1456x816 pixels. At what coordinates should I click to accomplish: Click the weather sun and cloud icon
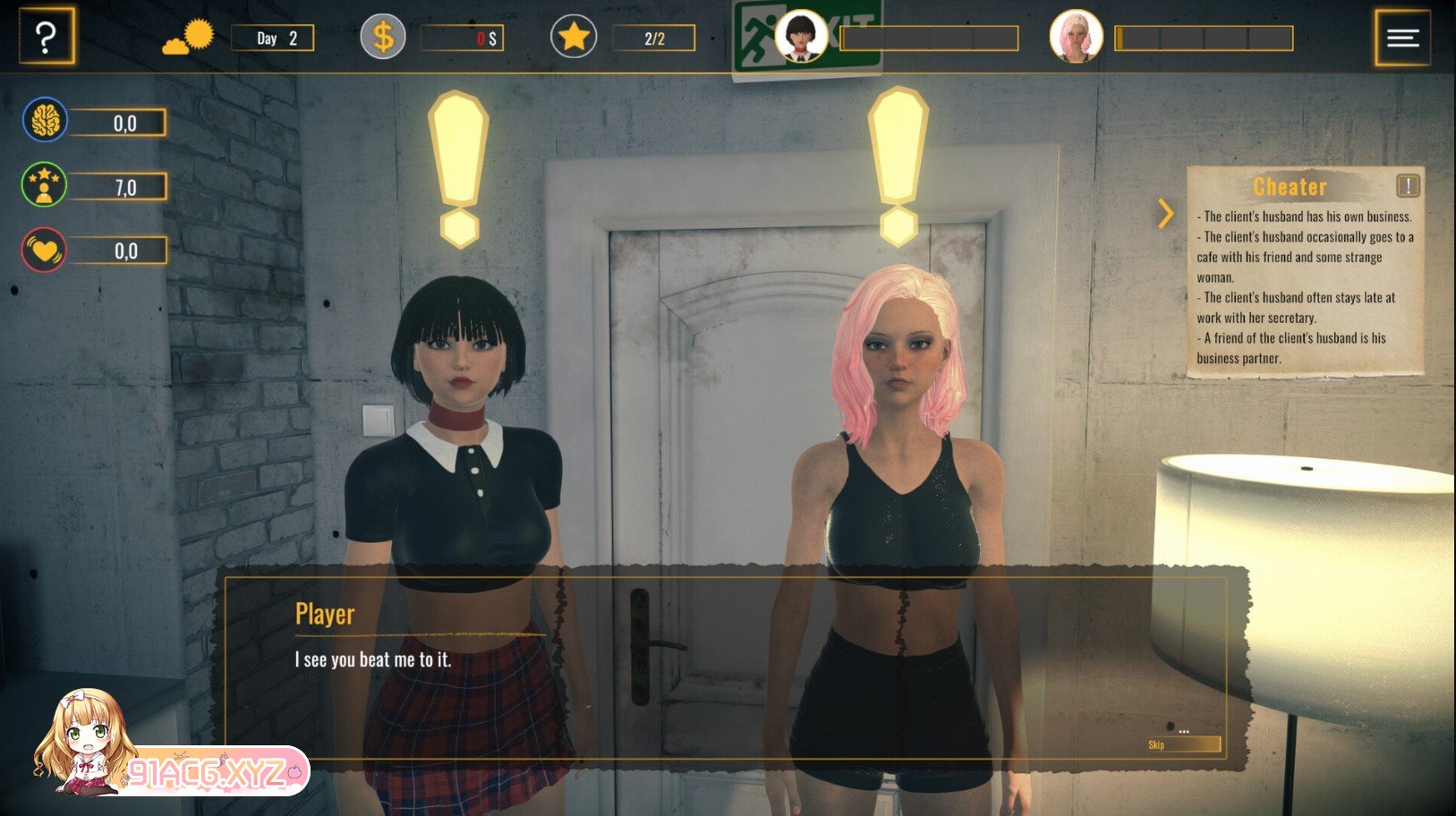(x=189, y=38)
